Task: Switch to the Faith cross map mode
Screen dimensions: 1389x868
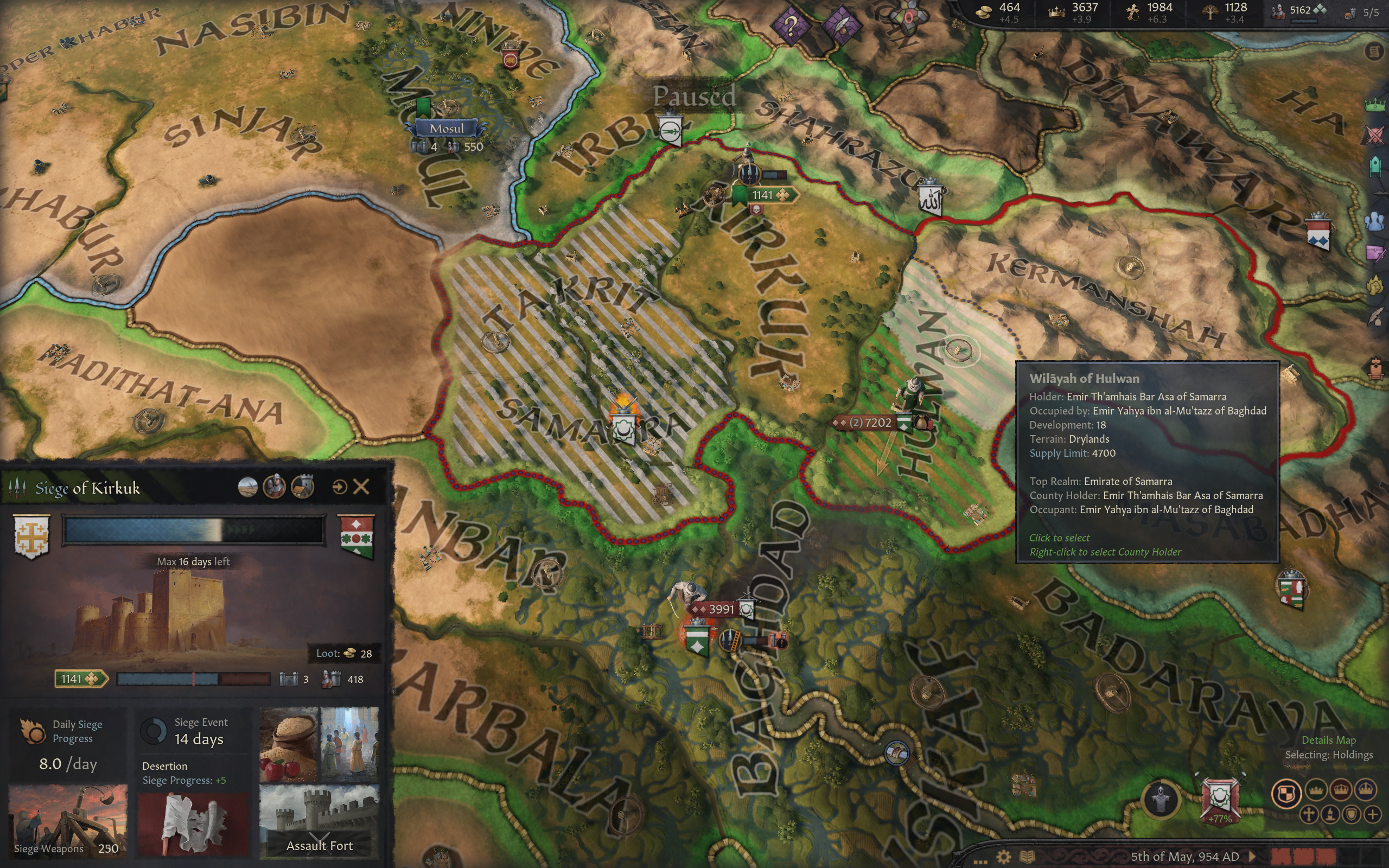Action: click(x=1309, y=814)
